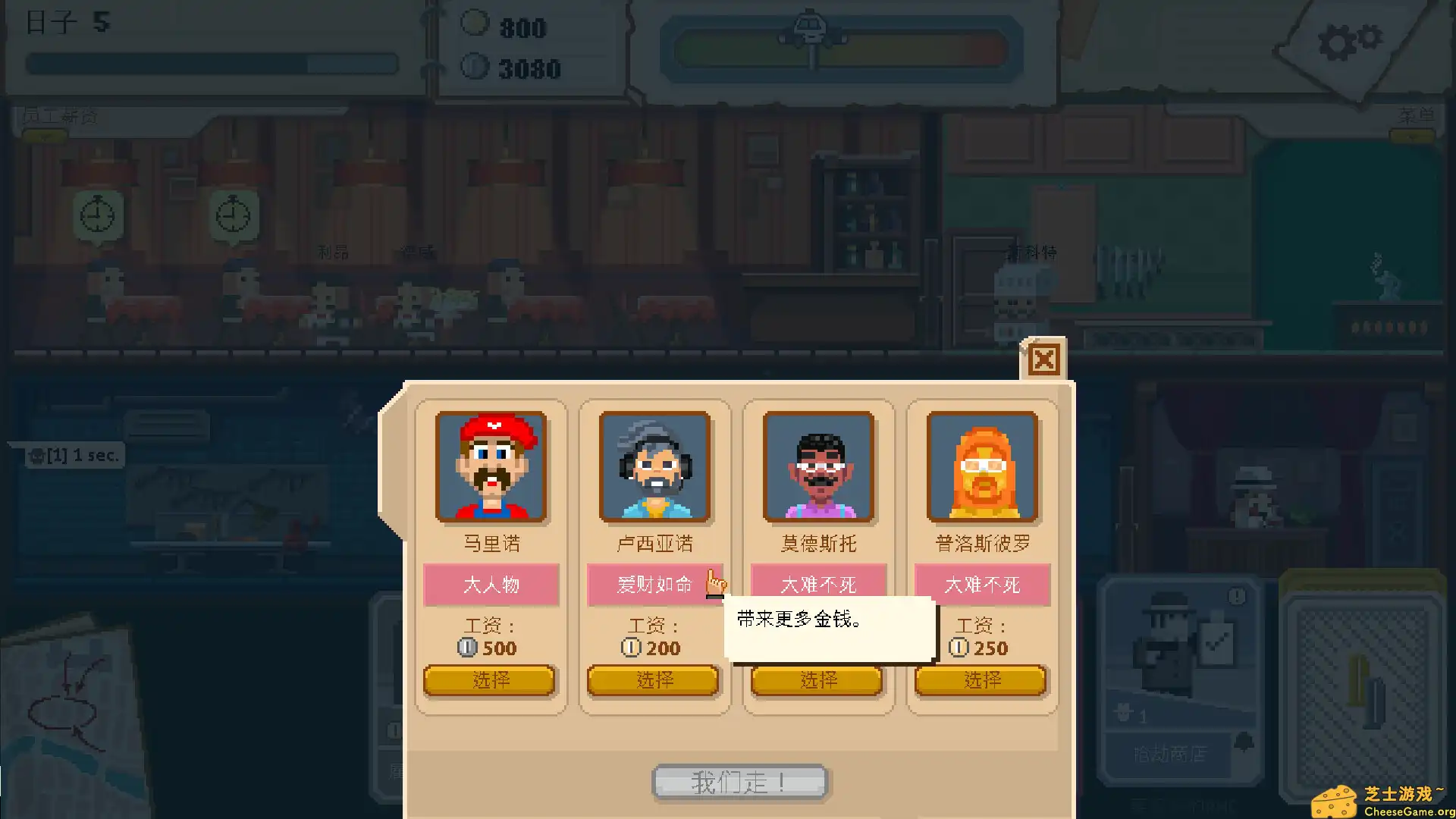Toggle the 大难不死 trait badge on 莫德斯托
The width and height of the screenshot is (1456, 819).
coord(817,585)
